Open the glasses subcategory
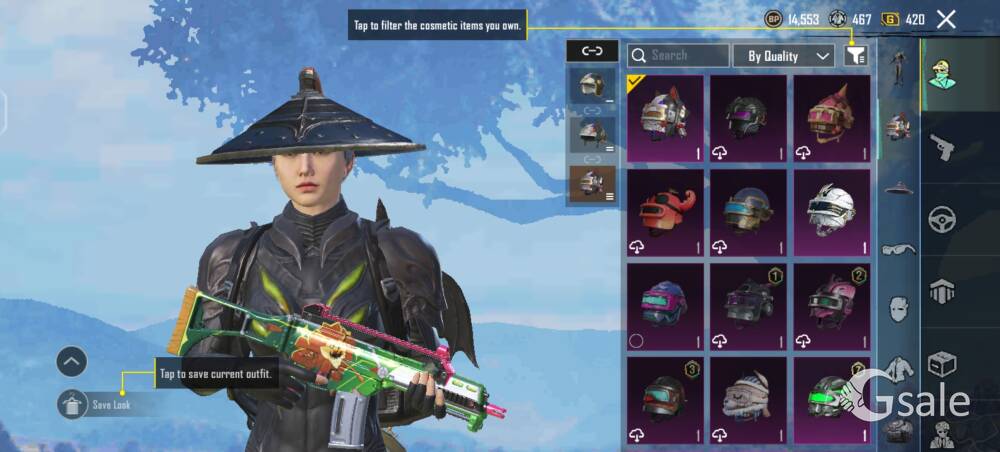This screenshot has height=452, width=1000. 898,248
